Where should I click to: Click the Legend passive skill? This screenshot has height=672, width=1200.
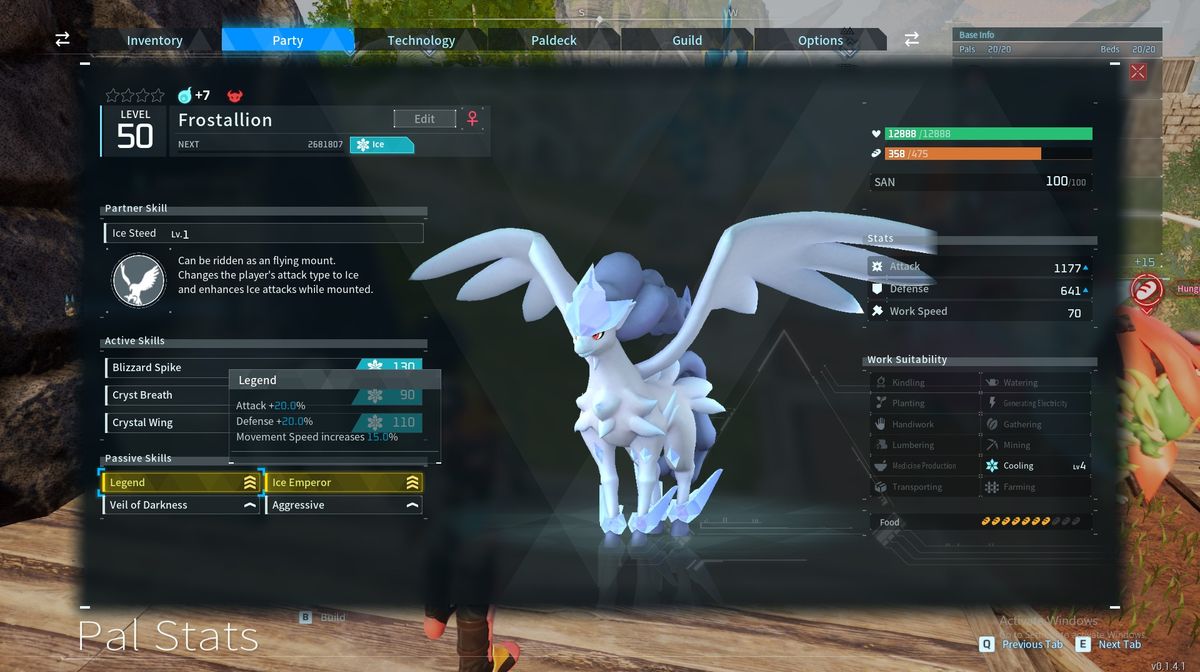click(181, 482)
